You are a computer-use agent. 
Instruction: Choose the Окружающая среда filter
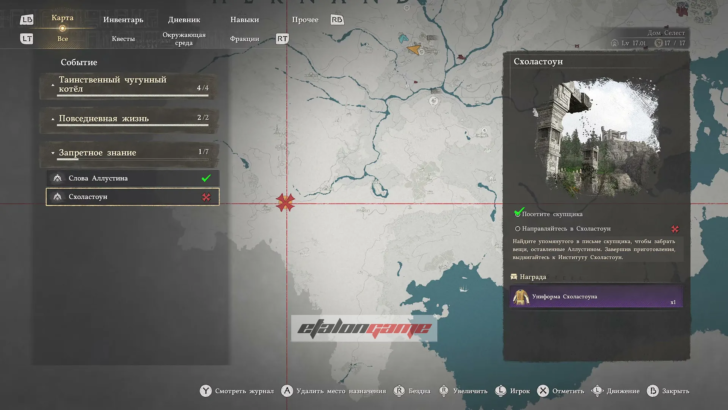pos(184,38)
